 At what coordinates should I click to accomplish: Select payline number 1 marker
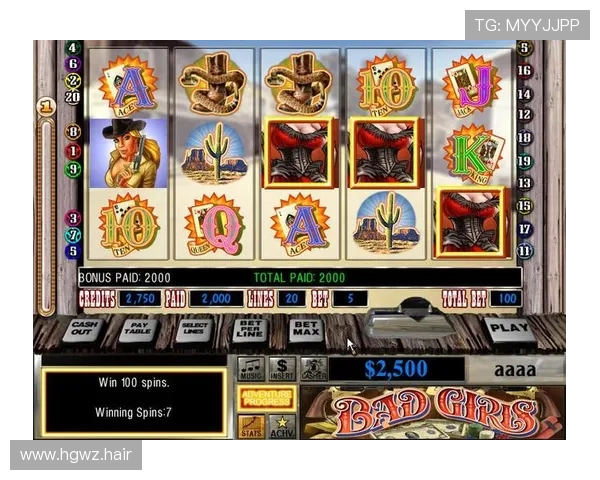click(72, 151)
